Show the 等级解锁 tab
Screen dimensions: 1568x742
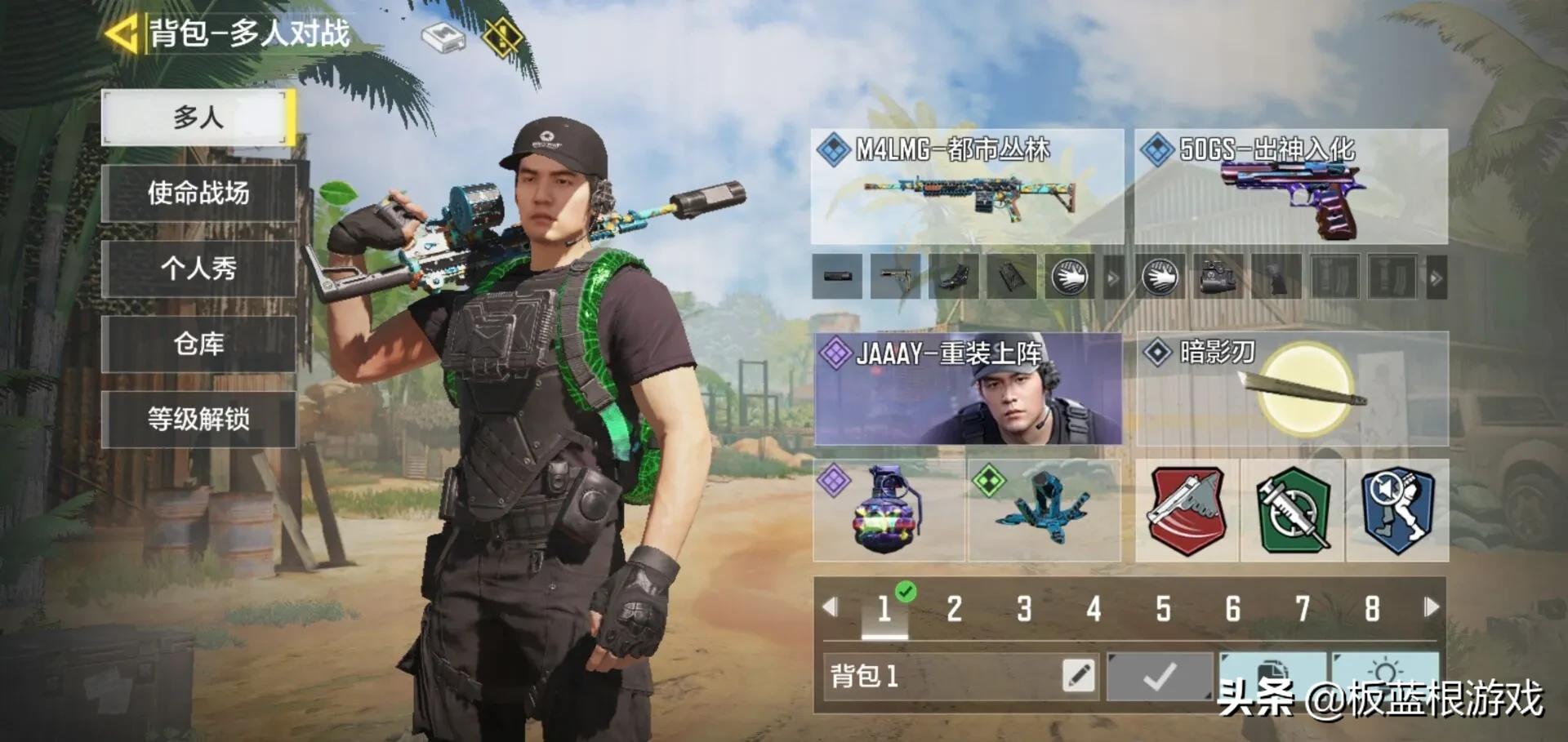click(198, 419)
